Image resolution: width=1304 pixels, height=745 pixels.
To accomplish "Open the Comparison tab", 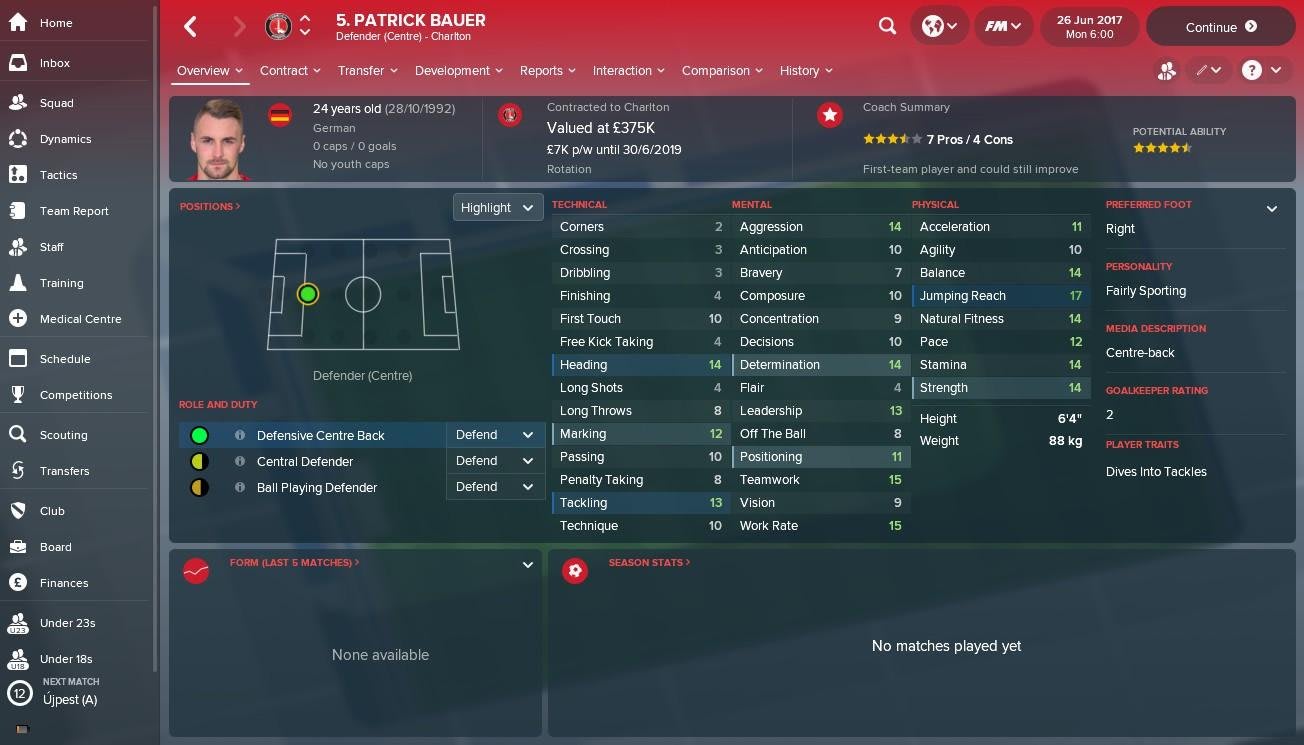I will point(721,71).
